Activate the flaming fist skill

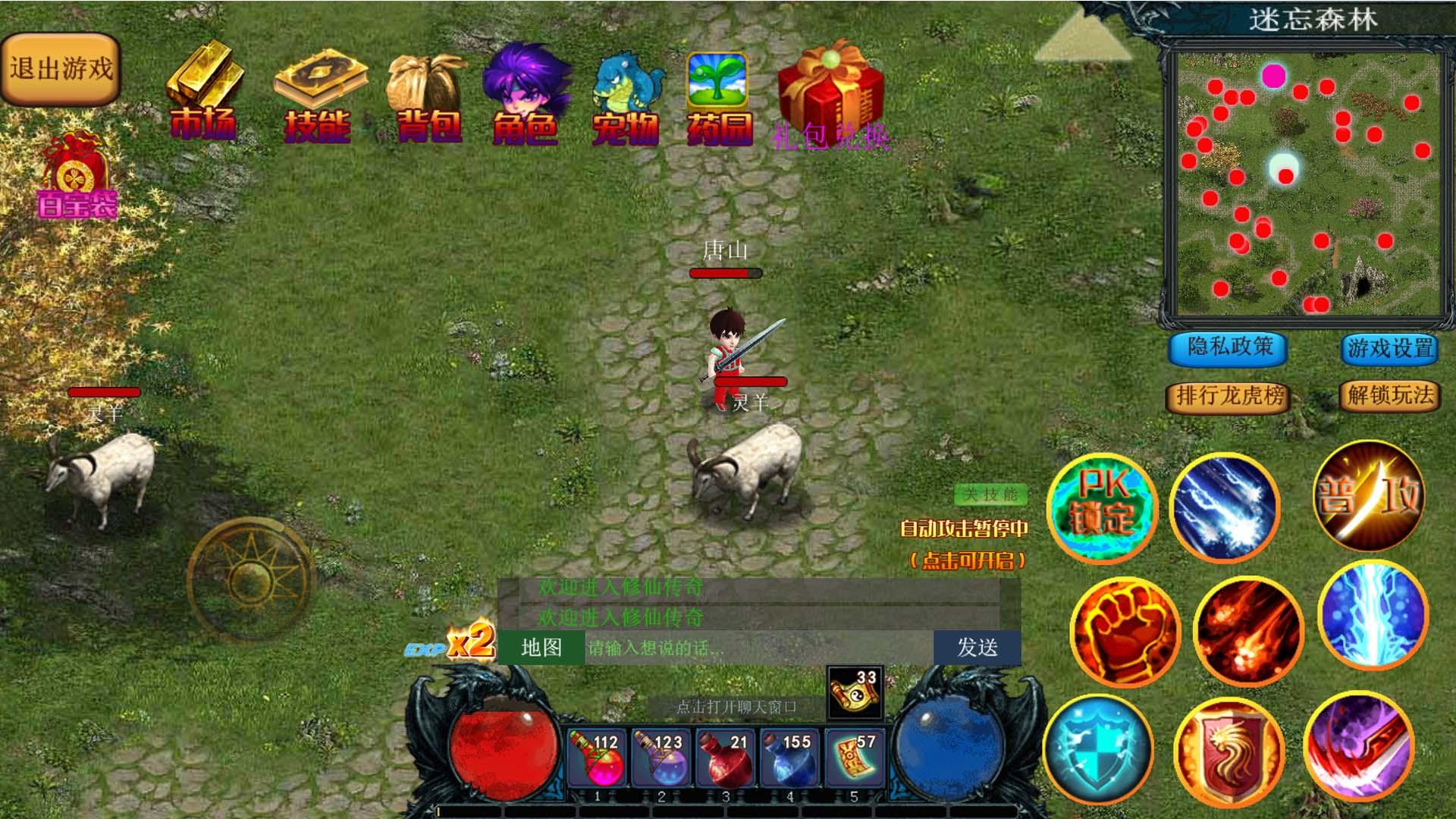click(x=1125, y=632)
